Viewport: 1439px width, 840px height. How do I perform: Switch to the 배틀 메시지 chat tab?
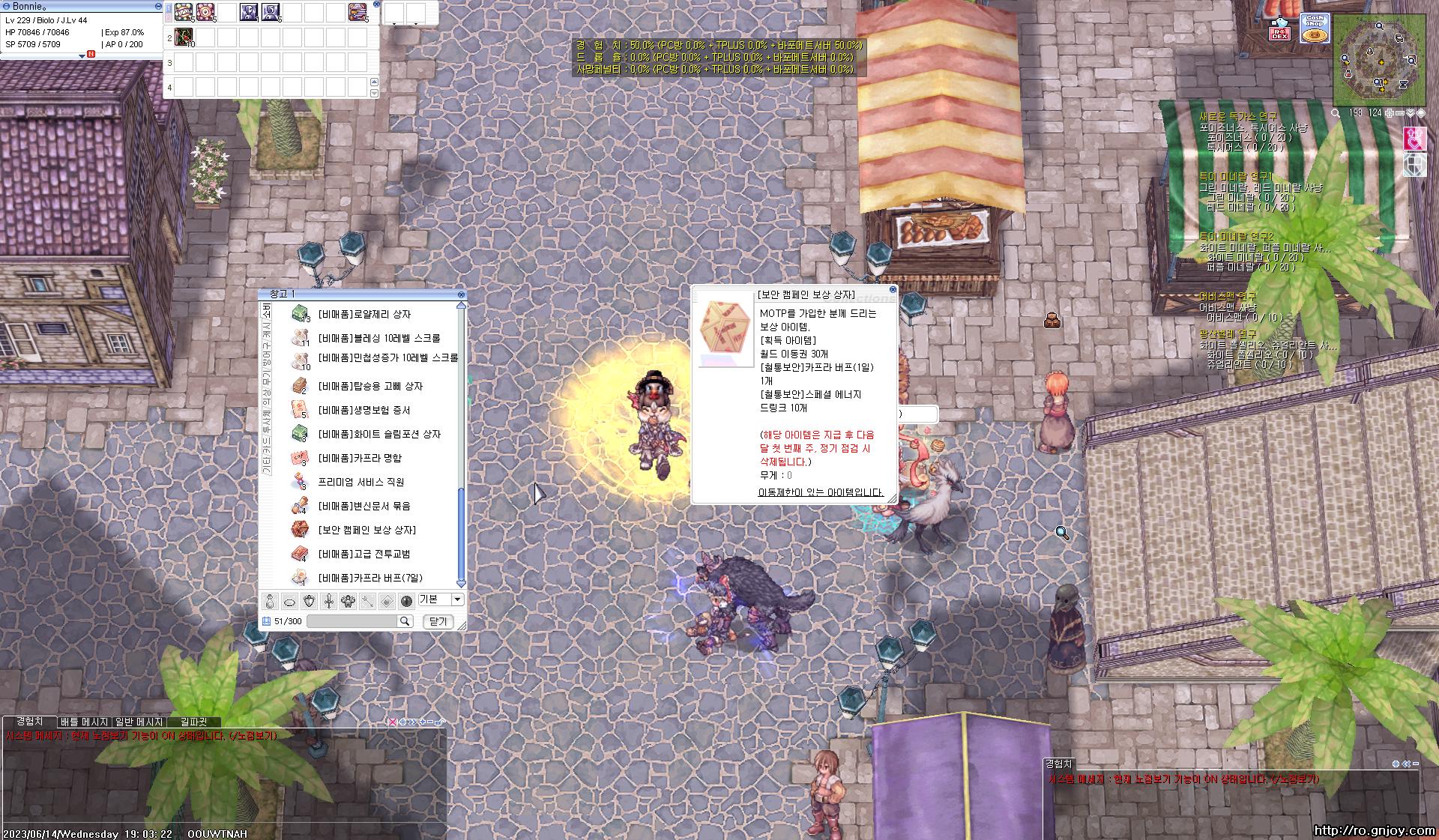pyautogui.click(x=84, y=722)
